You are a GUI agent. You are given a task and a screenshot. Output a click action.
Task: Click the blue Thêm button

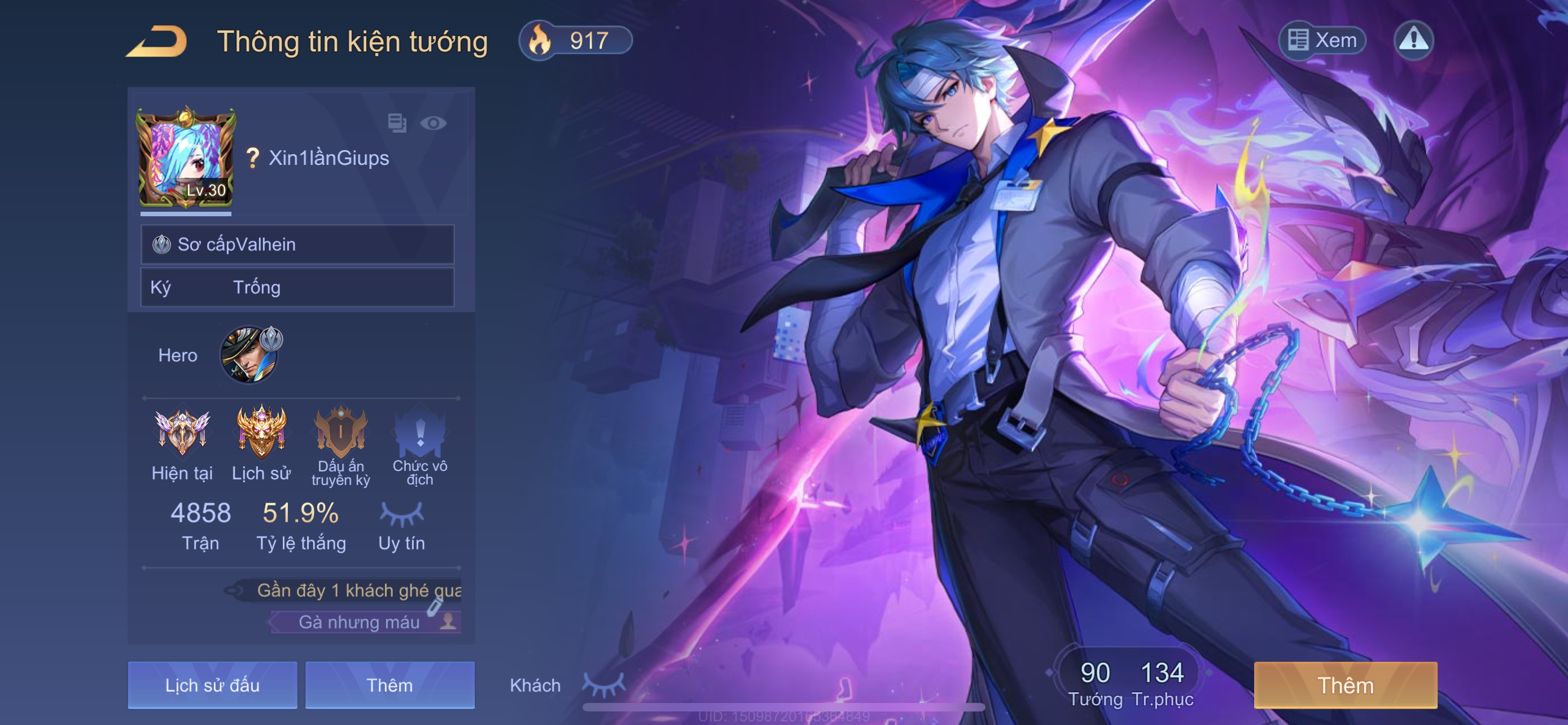click(389, 685)
